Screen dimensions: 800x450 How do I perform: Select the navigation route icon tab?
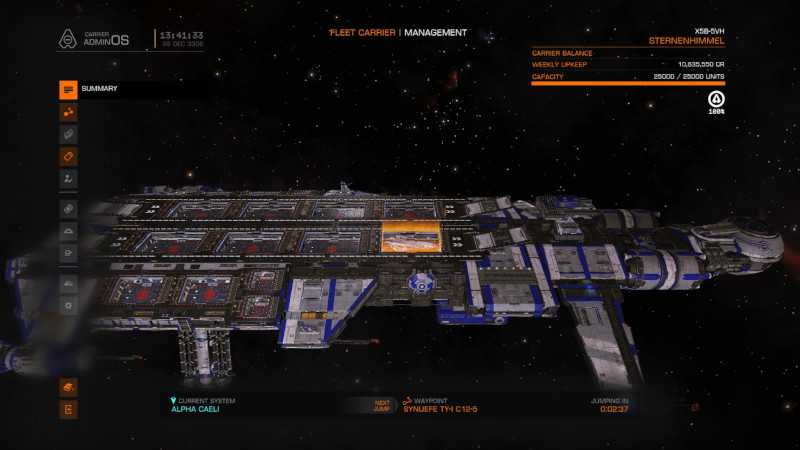(x=68, y=111)
